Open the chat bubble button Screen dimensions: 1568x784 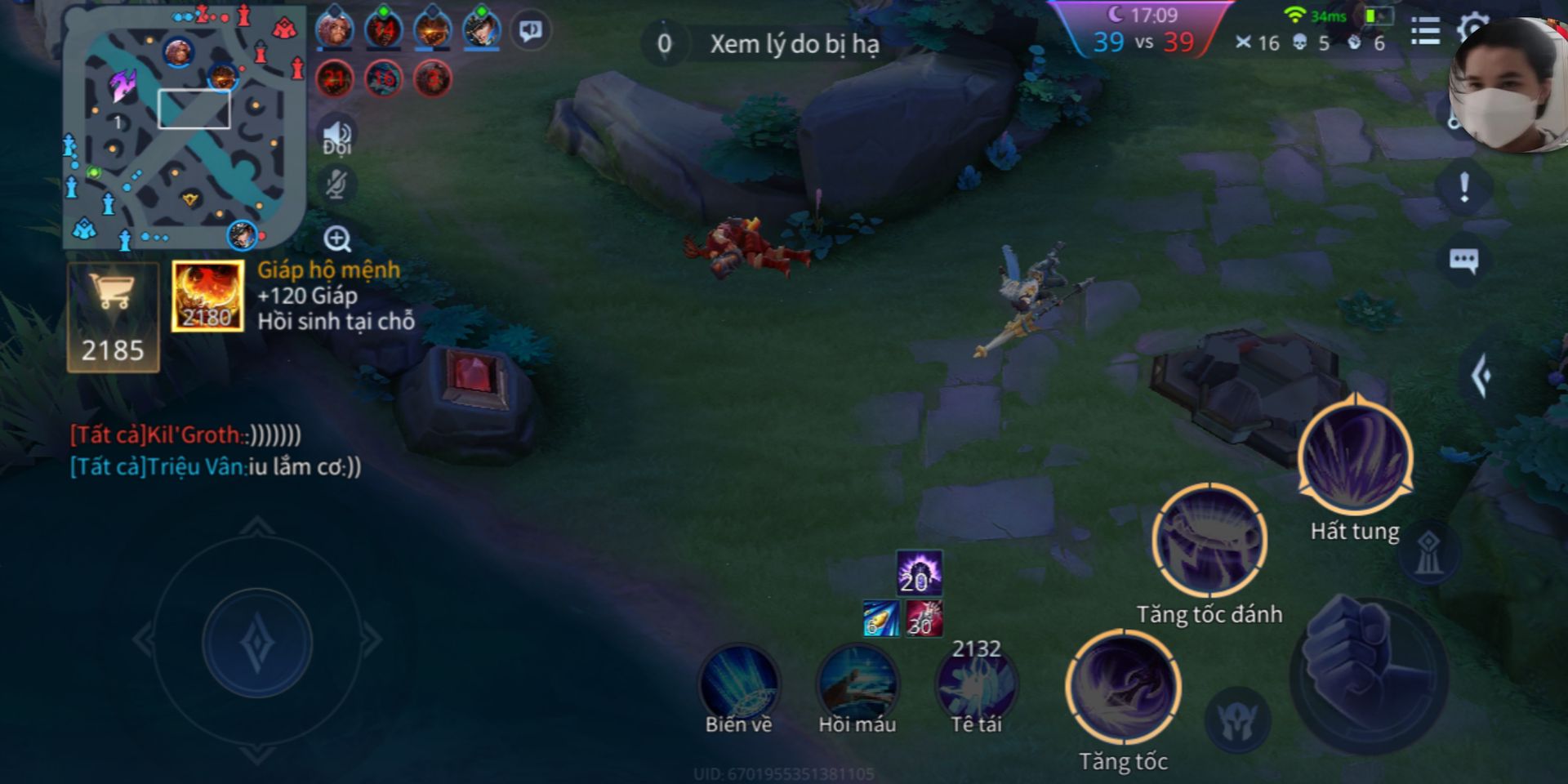pos(1463,261)
